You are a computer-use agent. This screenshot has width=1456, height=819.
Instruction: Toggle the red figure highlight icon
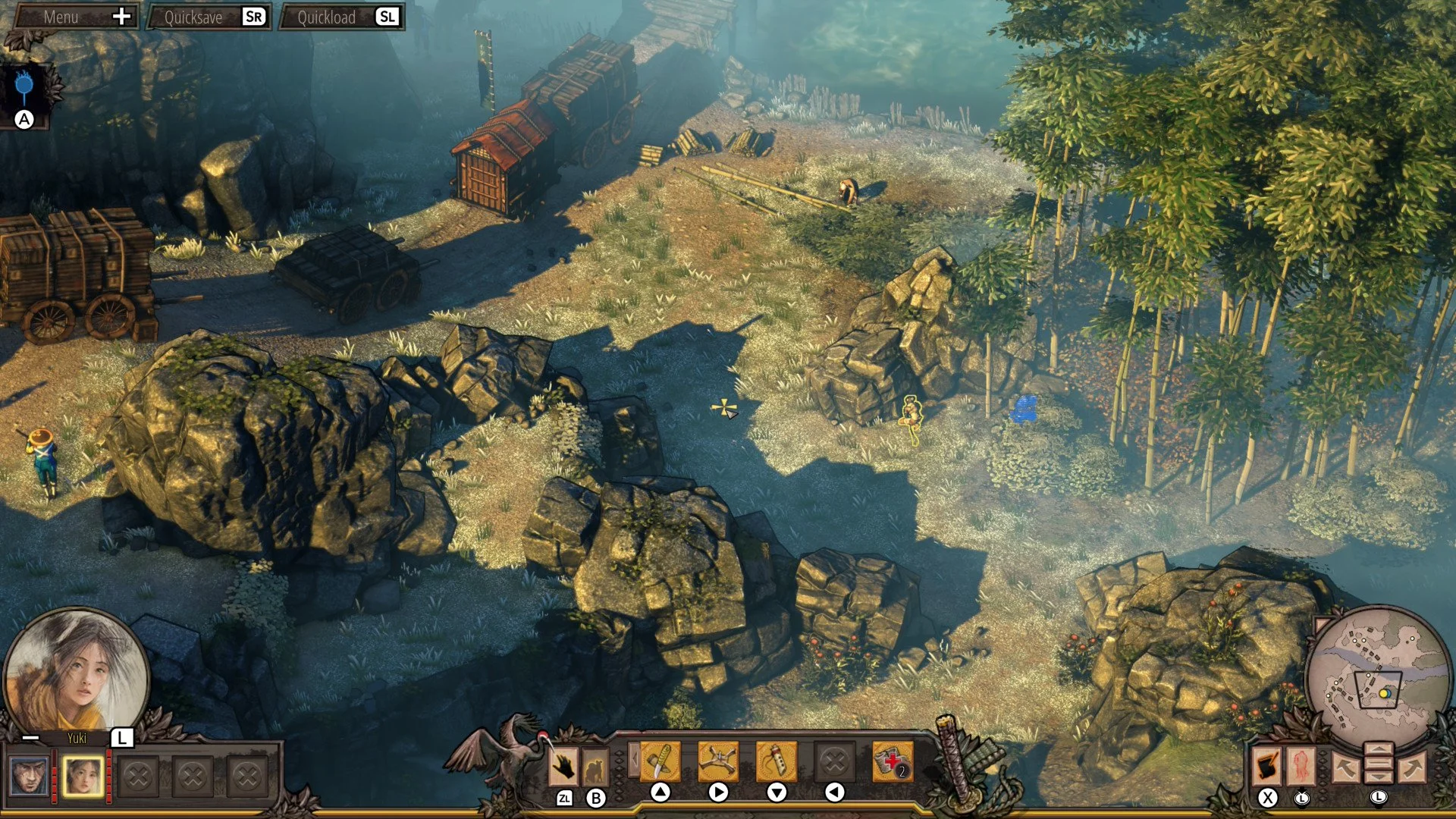(1301, 766)
